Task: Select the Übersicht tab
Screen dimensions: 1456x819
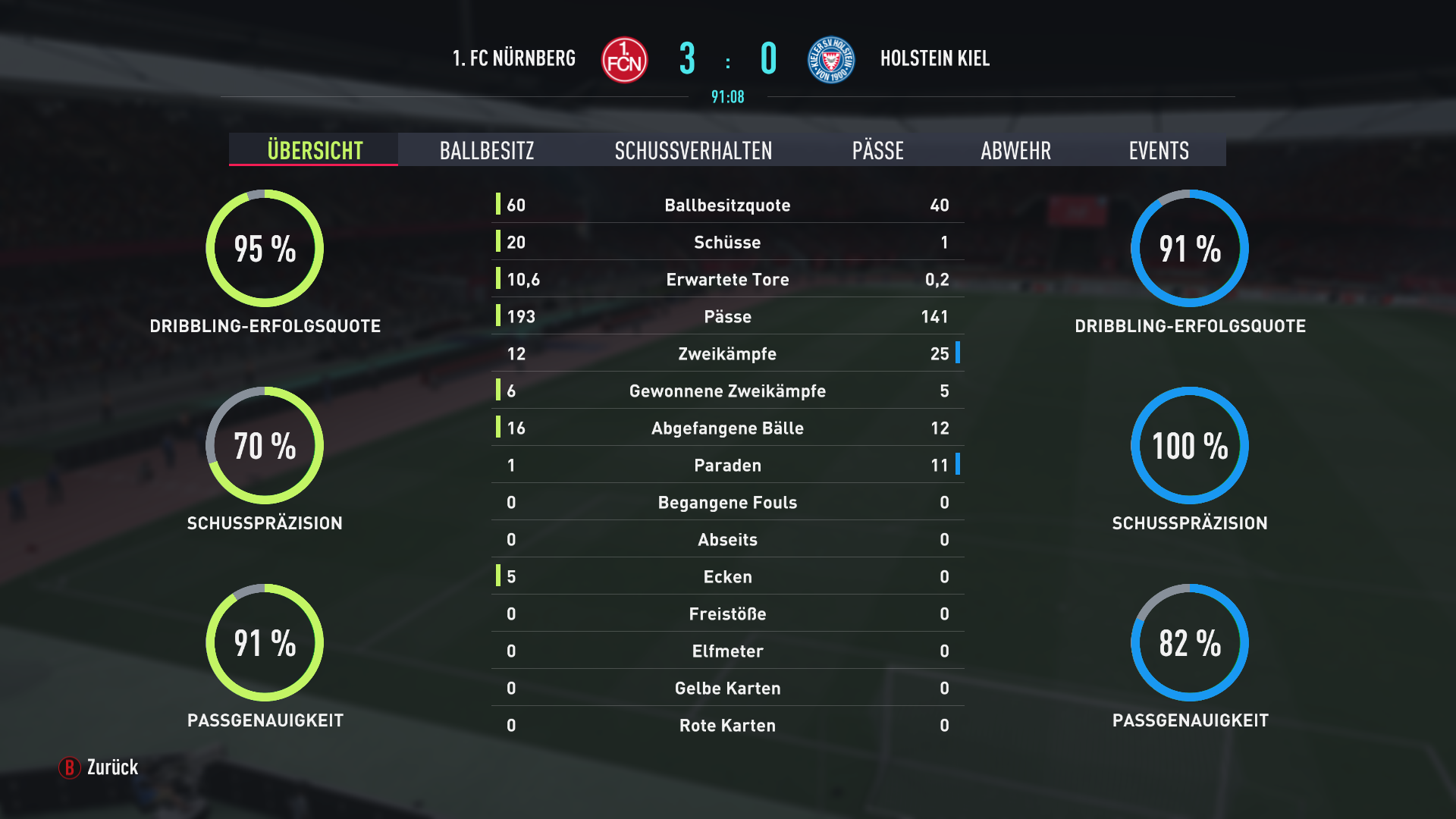Action: click(315, 150)
